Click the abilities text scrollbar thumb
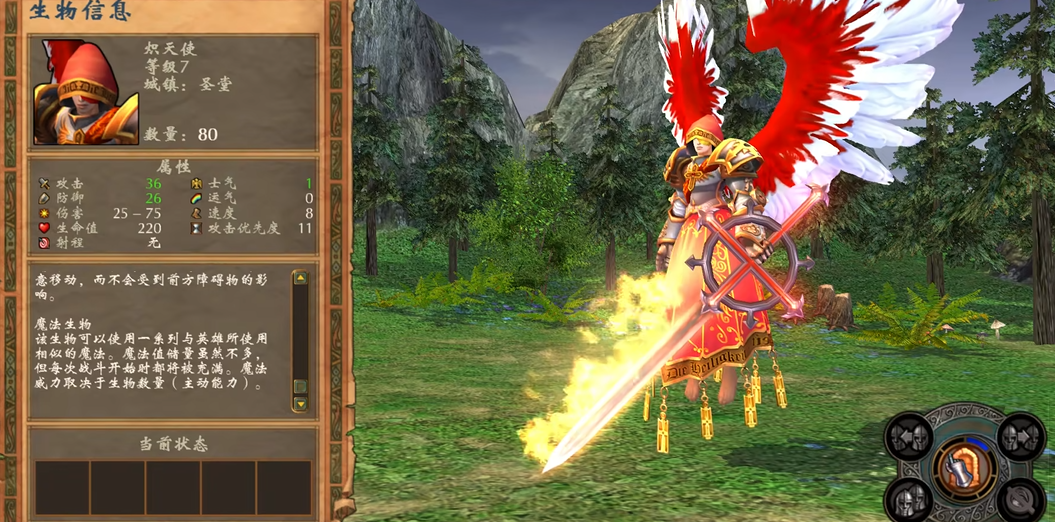This screenshot has height=522, width=1055. click(x=300, y=387)
